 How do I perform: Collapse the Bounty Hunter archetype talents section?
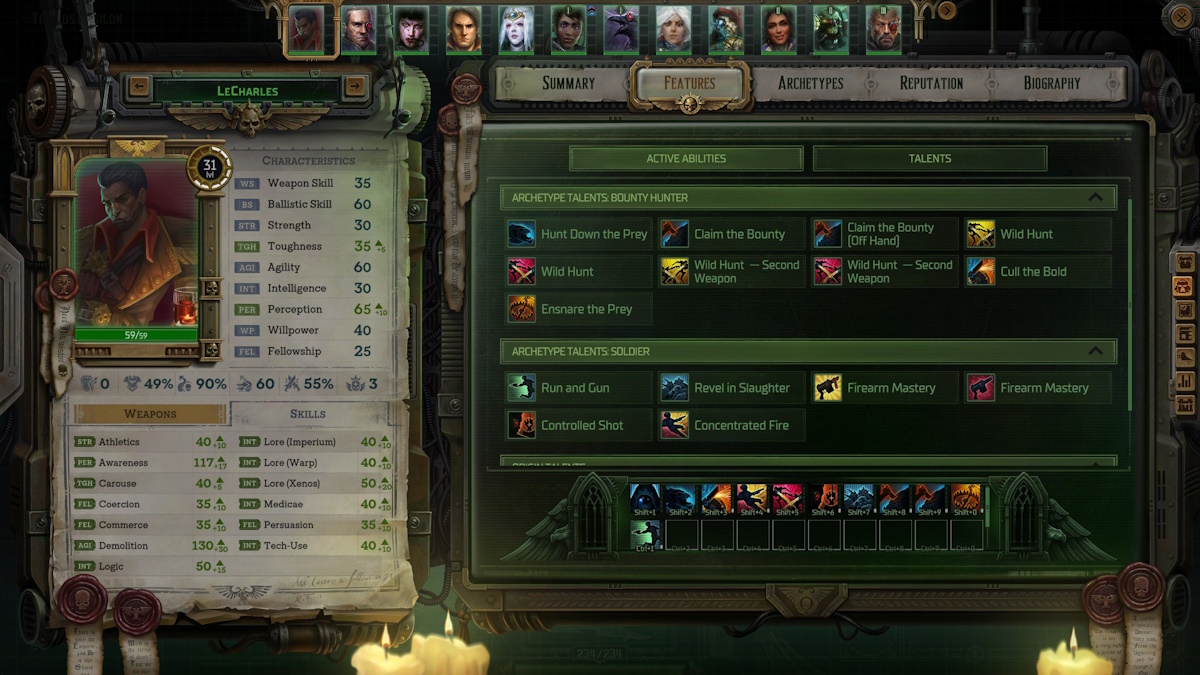coord(1095,198)
